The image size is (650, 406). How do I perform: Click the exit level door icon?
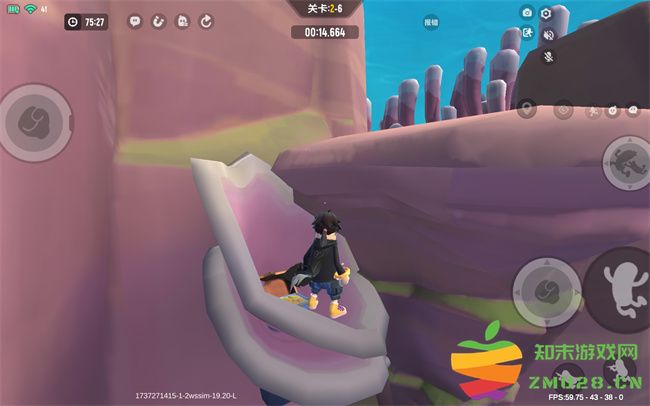point(527,33)
